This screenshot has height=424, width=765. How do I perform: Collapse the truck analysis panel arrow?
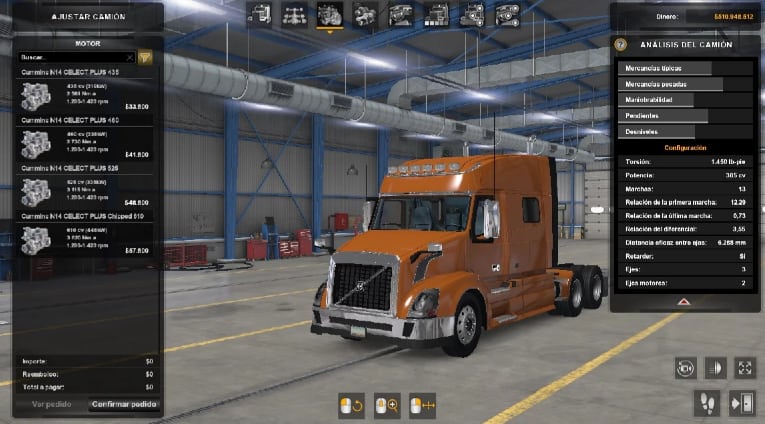tap(684, 300)
